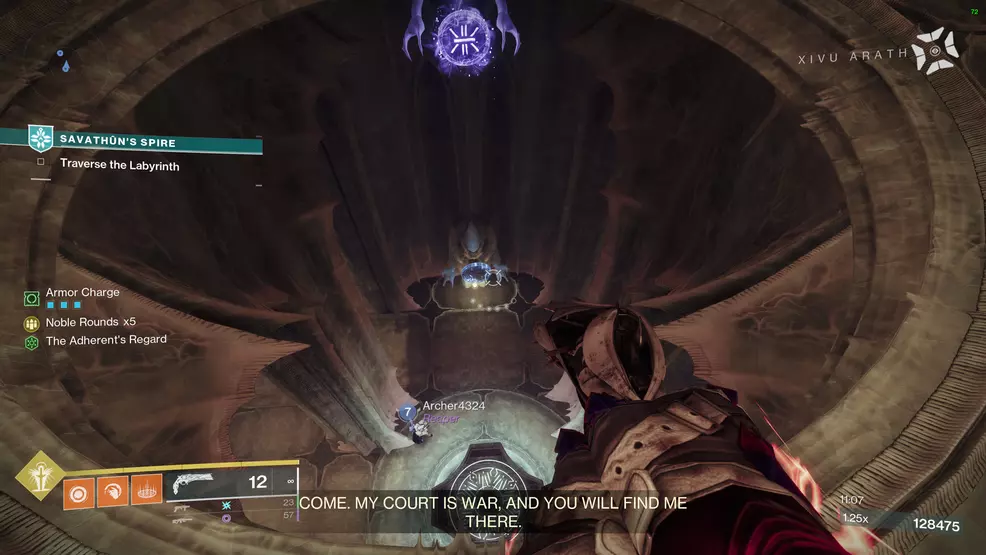Check The Adherent's Regard buff icon
The width and height of the screenshot is (986, 555).
32,341
